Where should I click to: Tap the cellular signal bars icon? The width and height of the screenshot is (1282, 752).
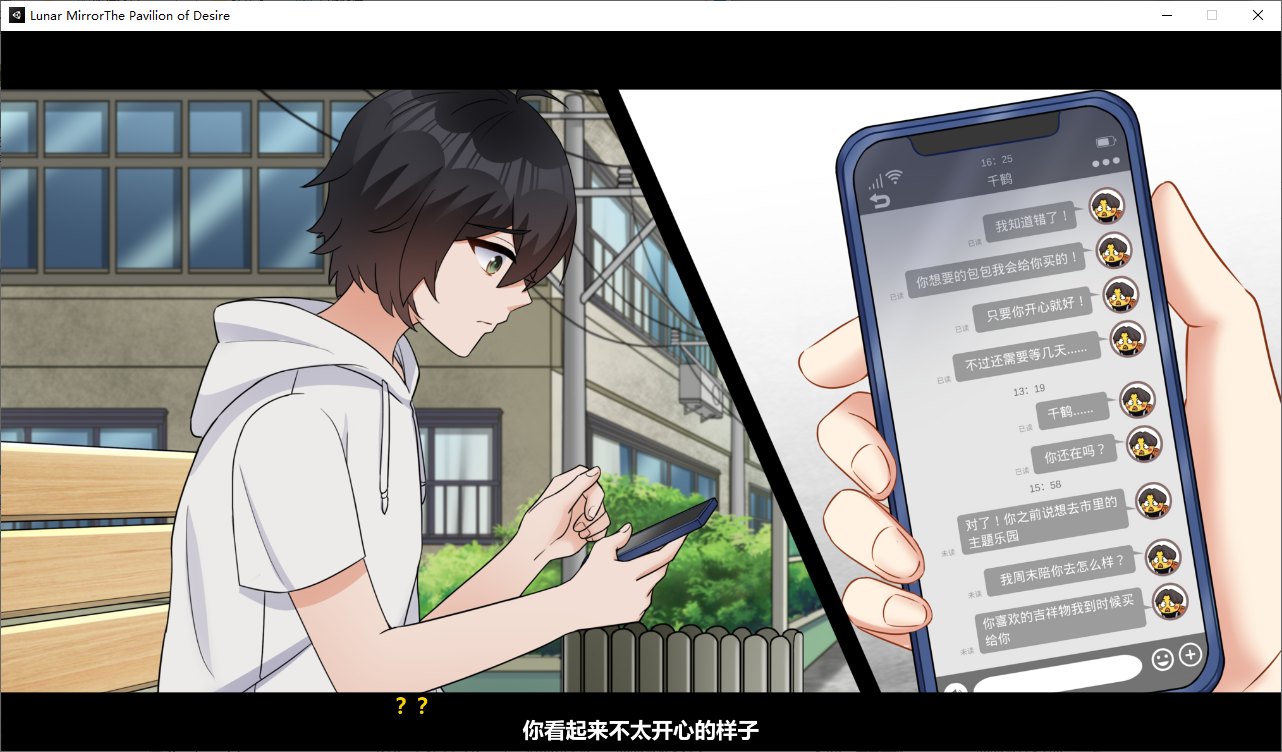pos(876,180)
